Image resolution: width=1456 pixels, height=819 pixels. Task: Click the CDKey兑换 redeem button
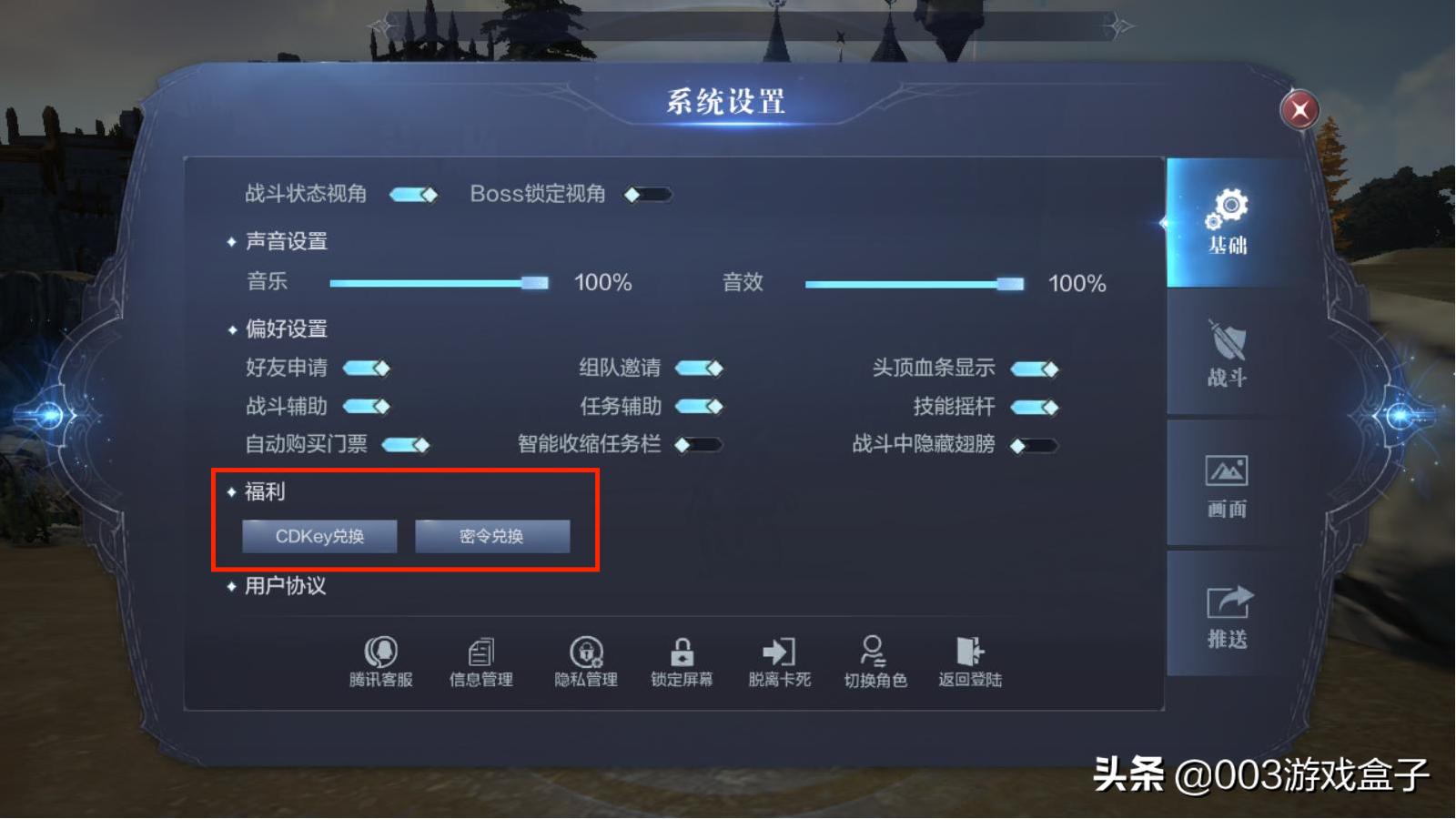[x=319, y=536]
